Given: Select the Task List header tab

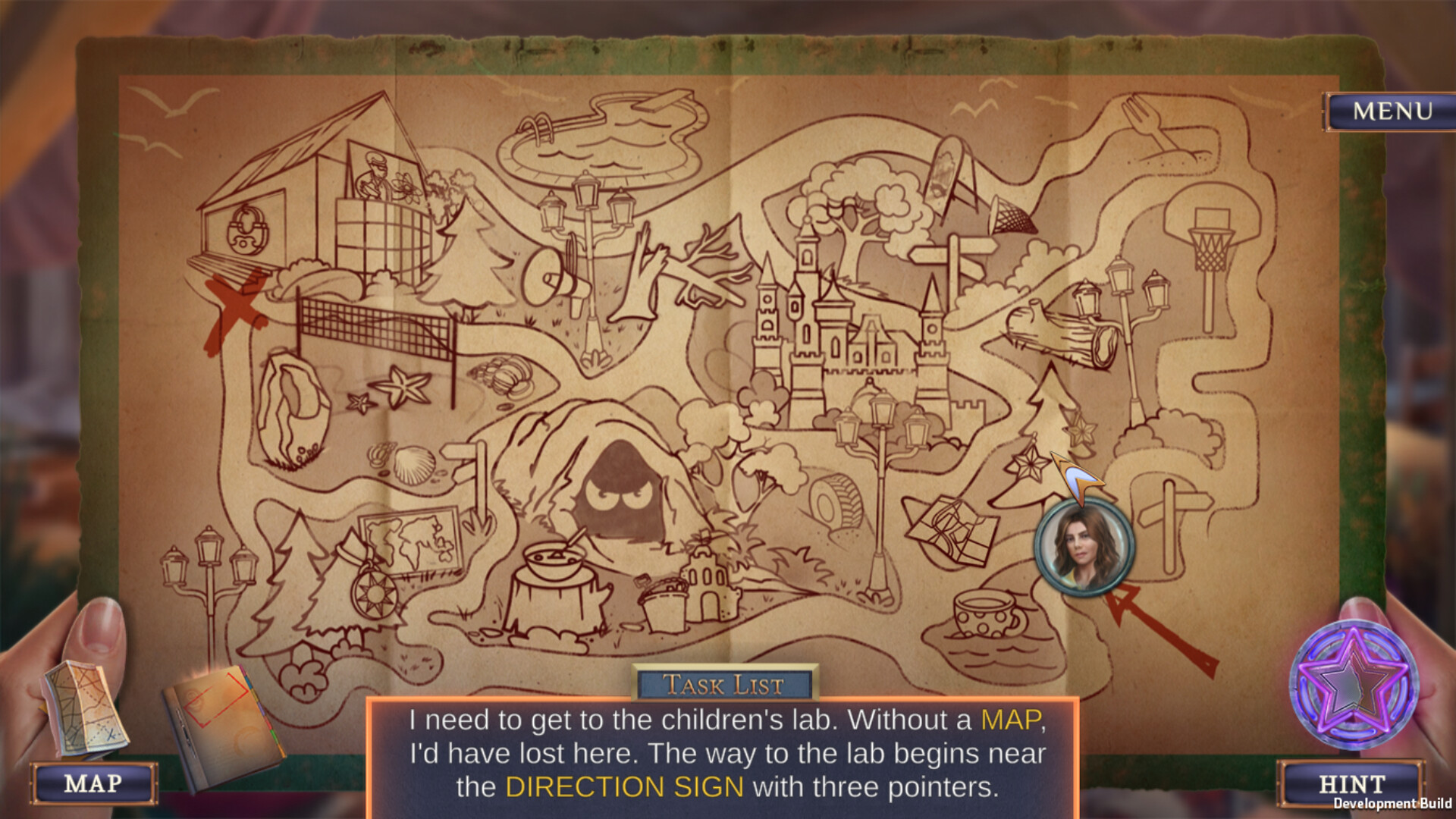Looking at the screenshot, I should (x=724, y=684).
